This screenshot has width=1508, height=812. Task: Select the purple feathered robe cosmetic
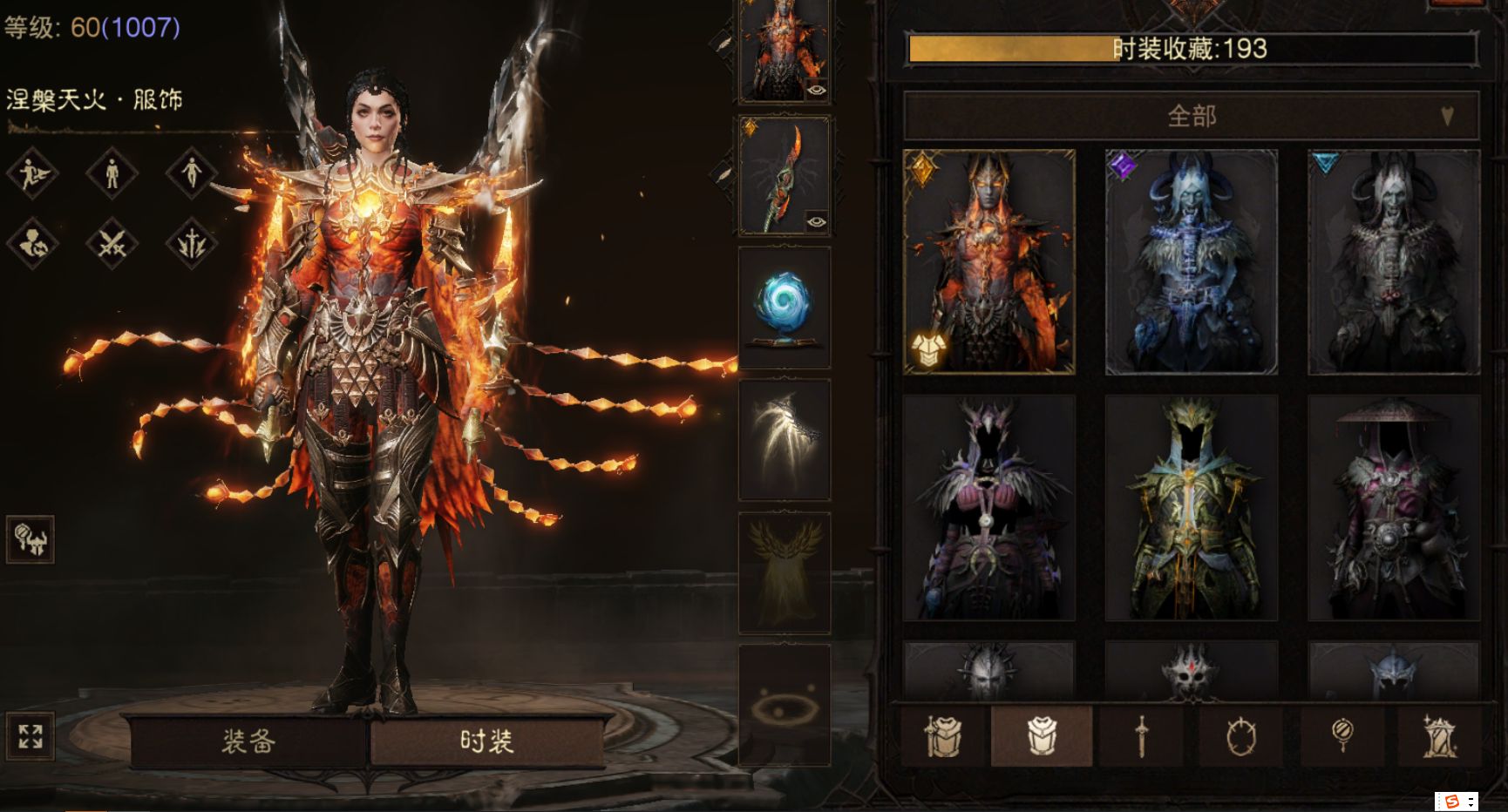(989, 507)
